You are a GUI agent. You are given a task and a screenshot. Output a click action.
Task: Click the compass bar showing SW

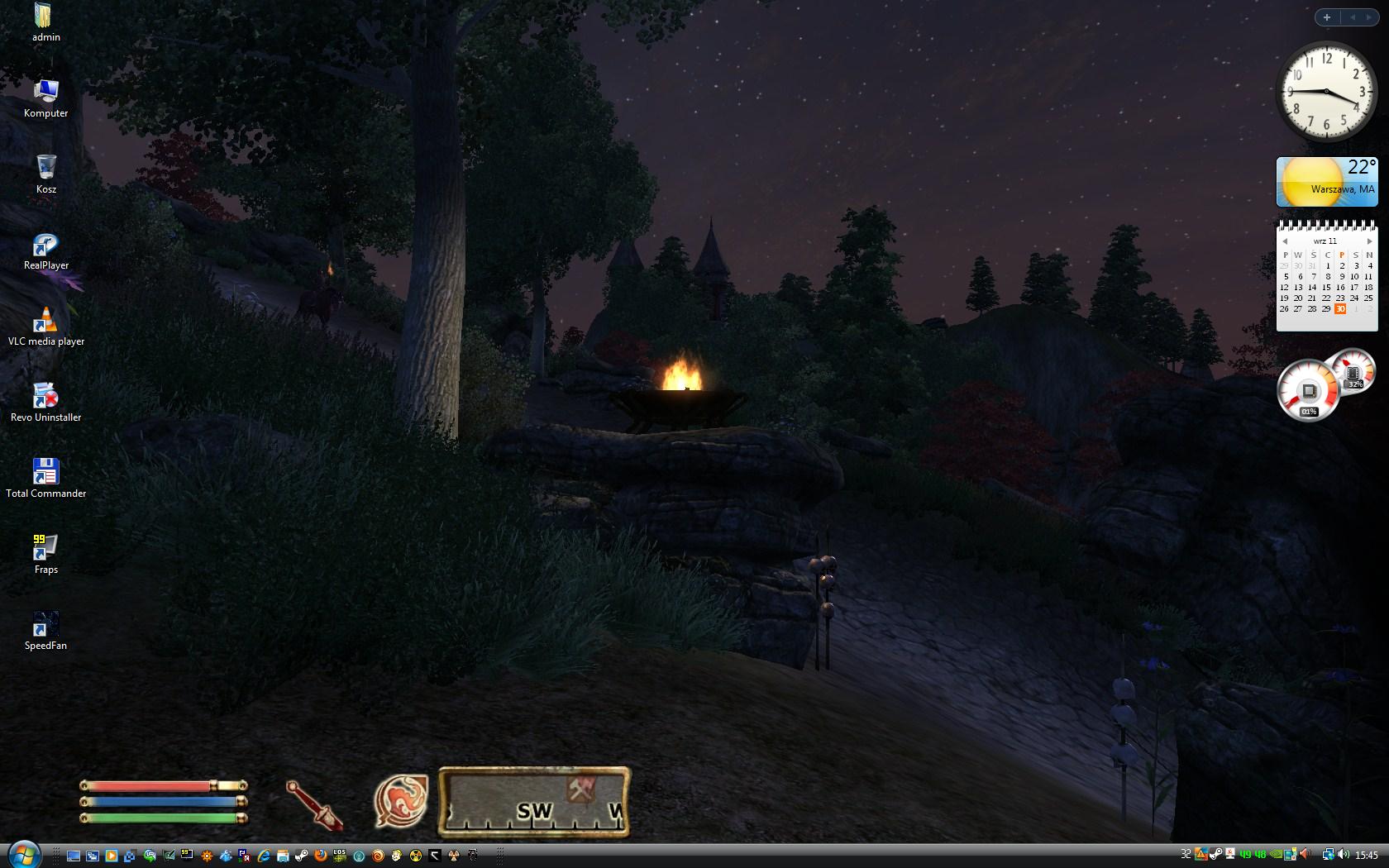click(533, 803)
